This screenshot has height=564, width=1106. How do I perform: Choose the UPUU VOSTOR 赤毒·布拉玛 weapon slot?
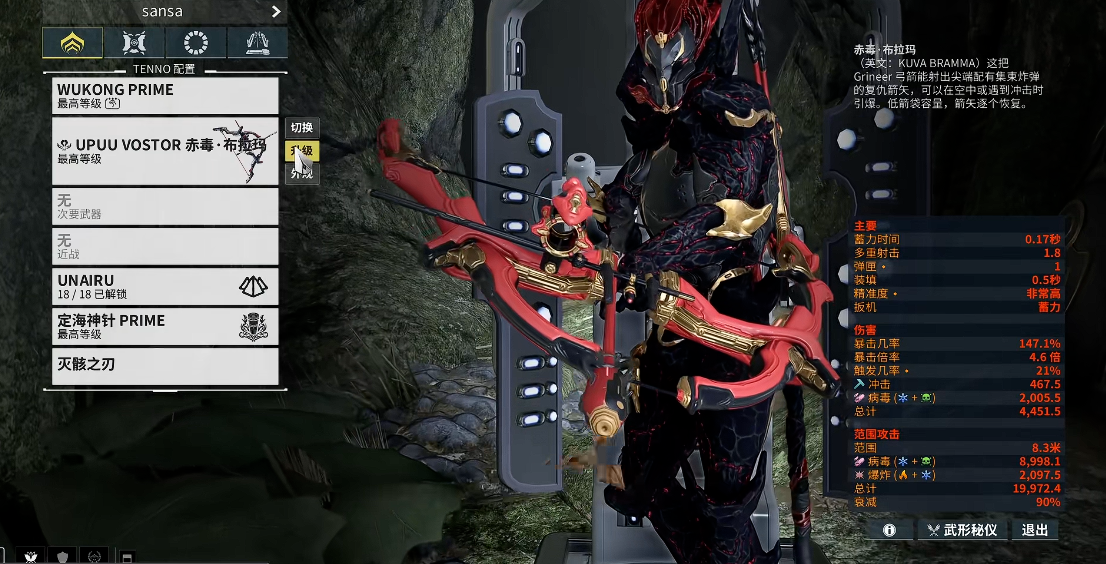click(165, 151)
